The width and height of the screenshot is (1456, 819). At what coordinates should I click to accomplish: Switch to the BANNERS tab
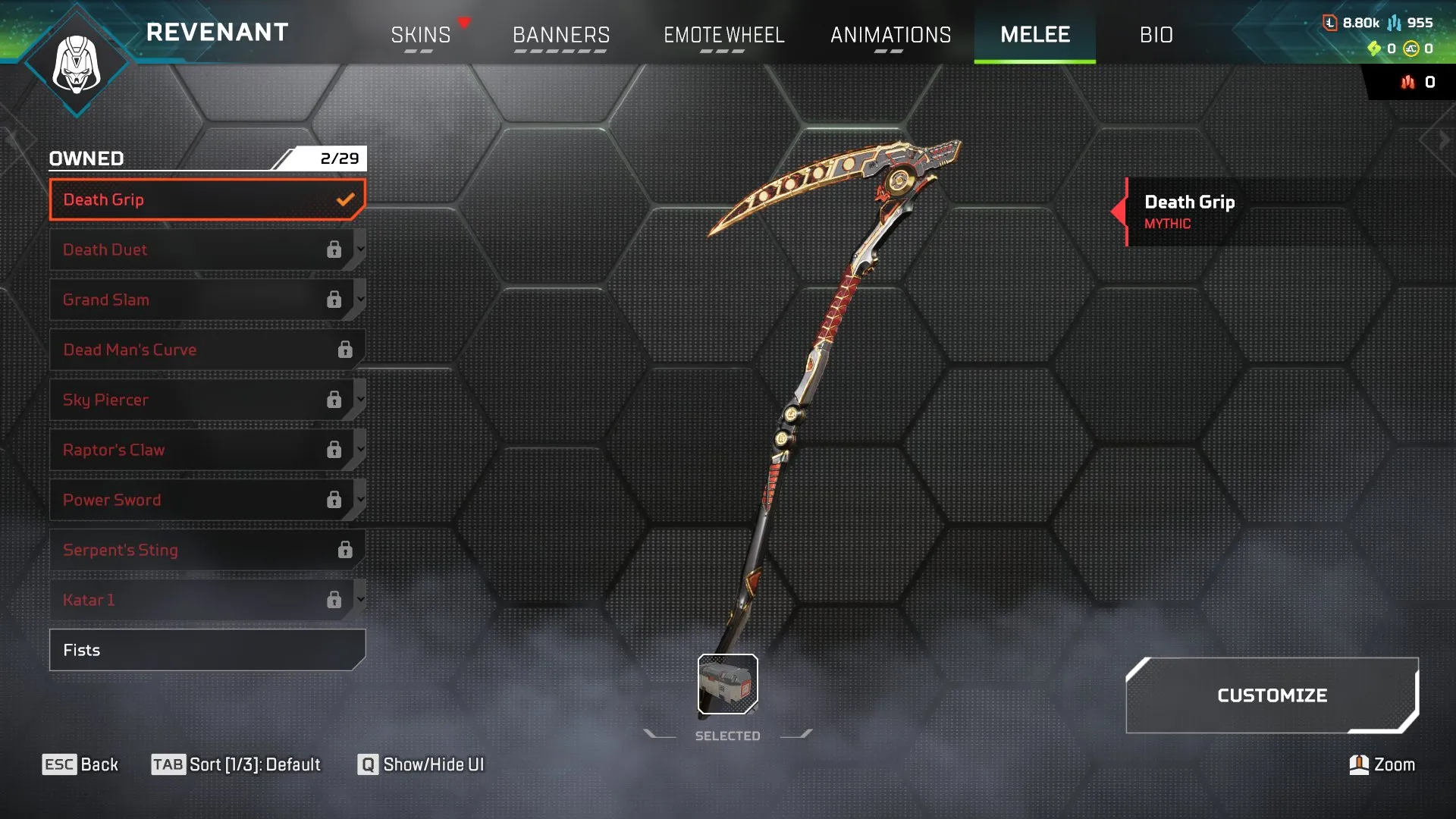coord(561,35)
